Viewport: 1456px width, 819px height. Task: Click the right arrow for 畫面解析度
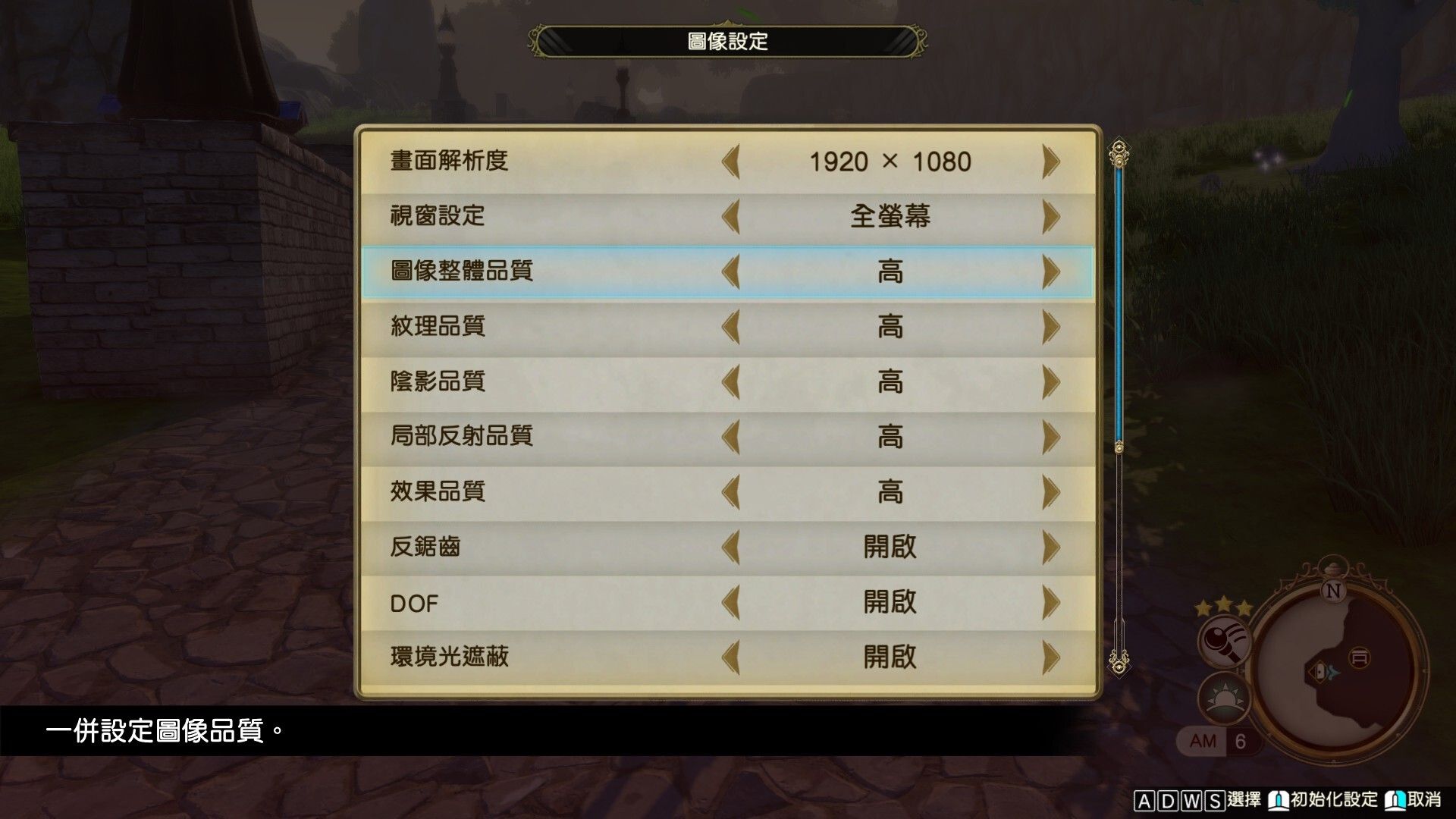(x=1050, y=160)
